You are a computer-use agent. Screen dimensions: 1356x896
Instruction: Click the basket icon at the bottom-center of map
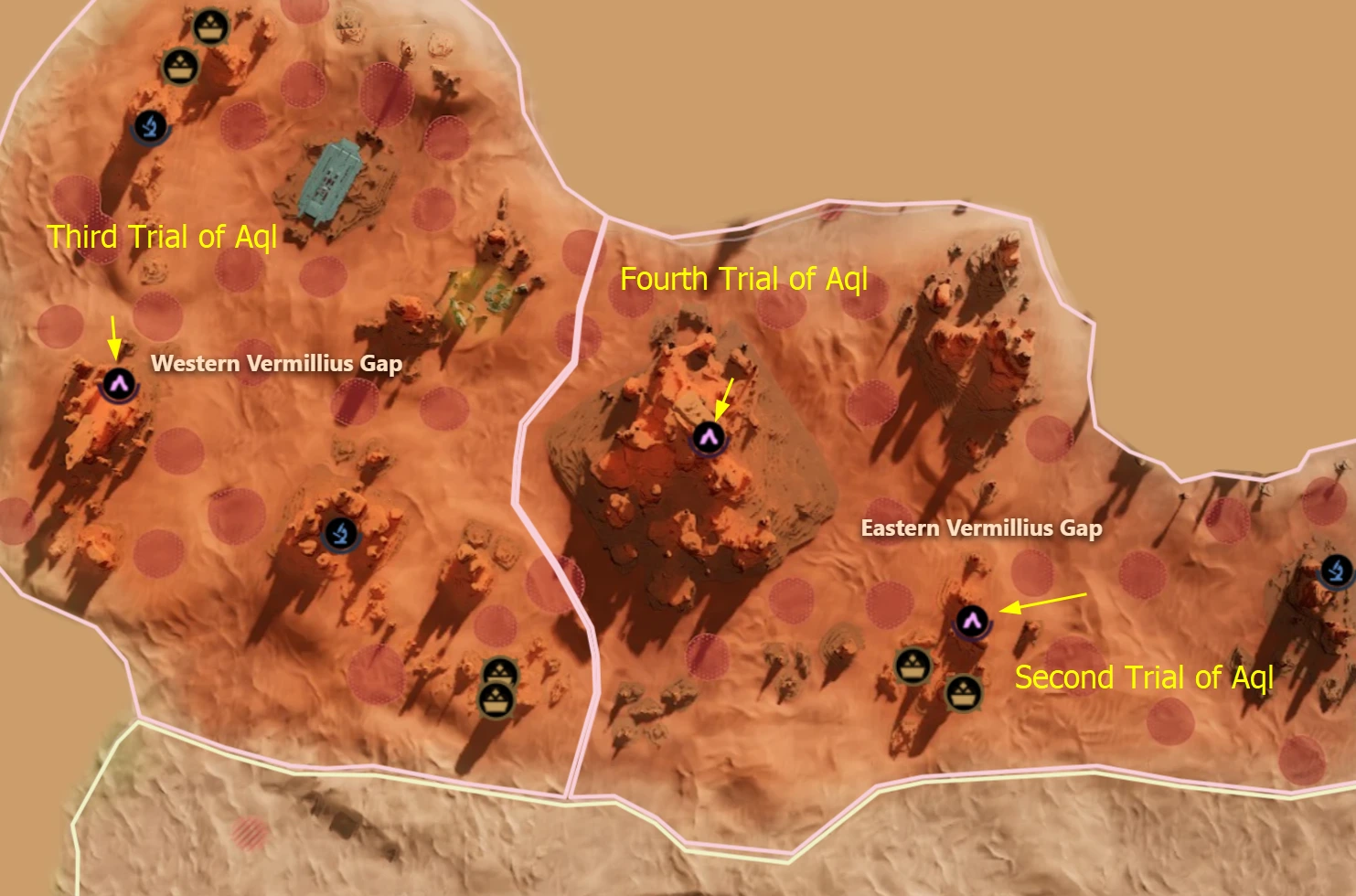pos(499,670)
